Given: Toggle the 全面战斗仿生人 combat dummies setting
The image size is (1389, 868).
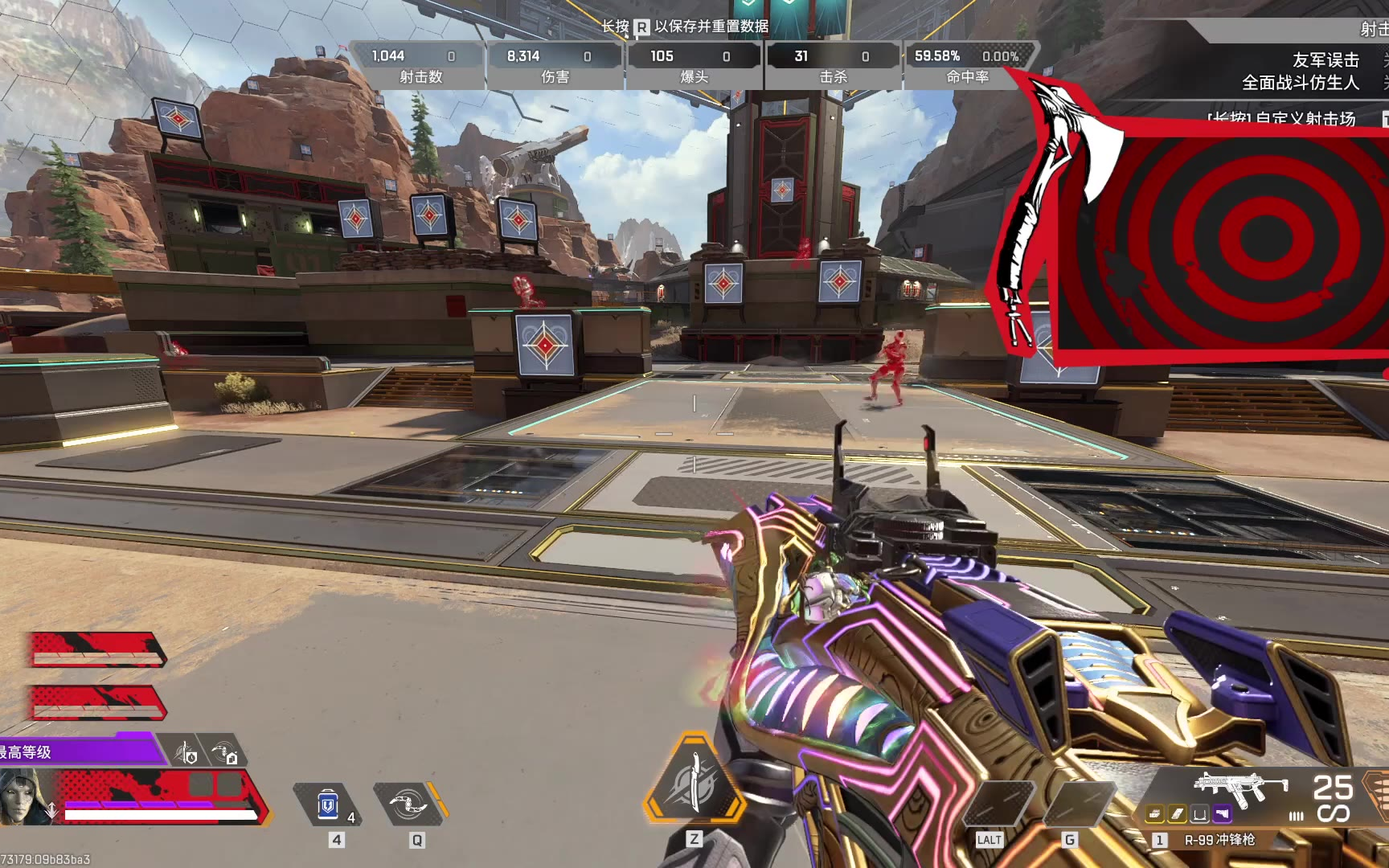Looking at the screenshot, I should coord(1300,83).
